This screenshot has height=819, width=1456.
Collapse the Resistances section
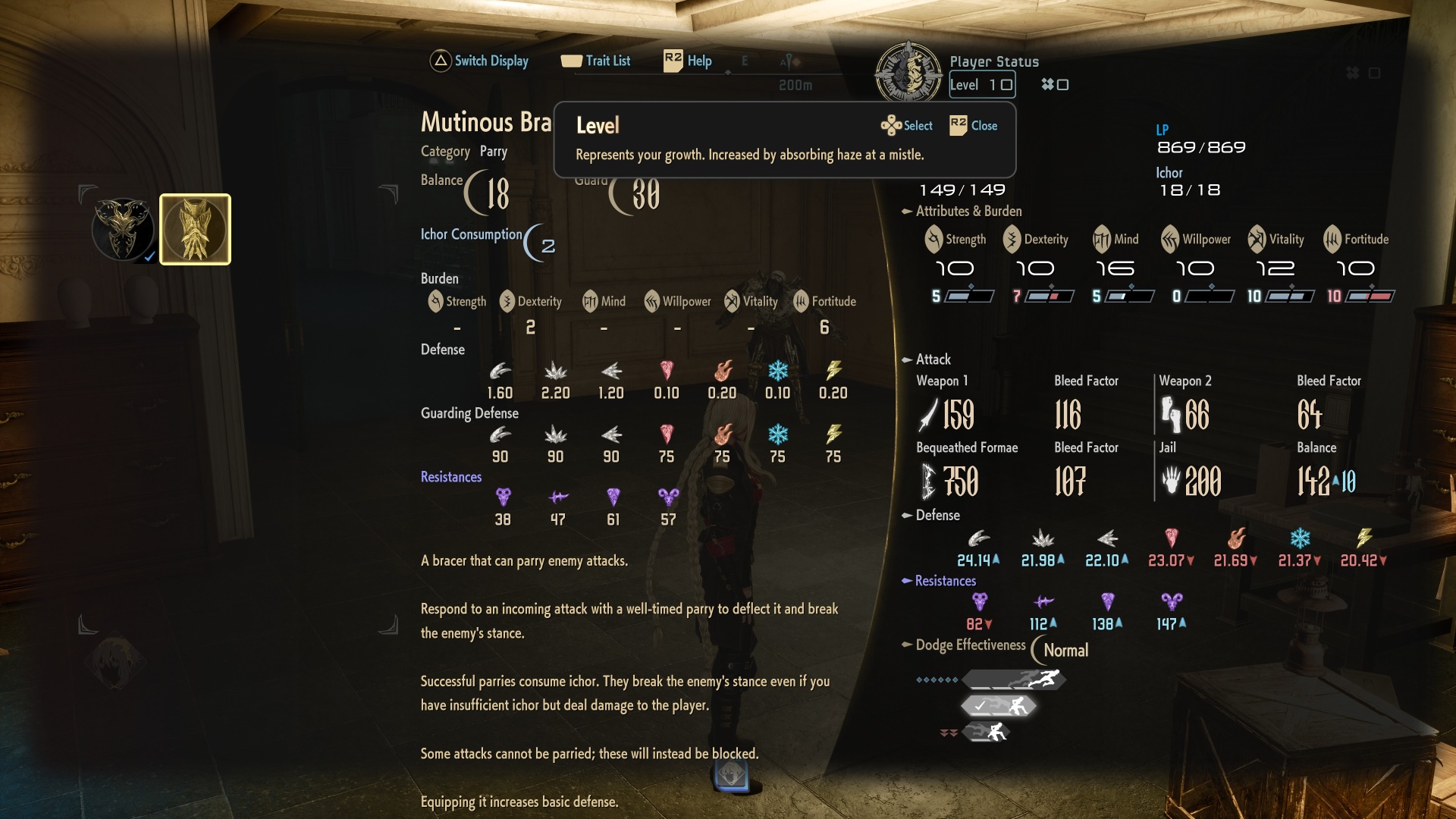[x=905, y=581]
